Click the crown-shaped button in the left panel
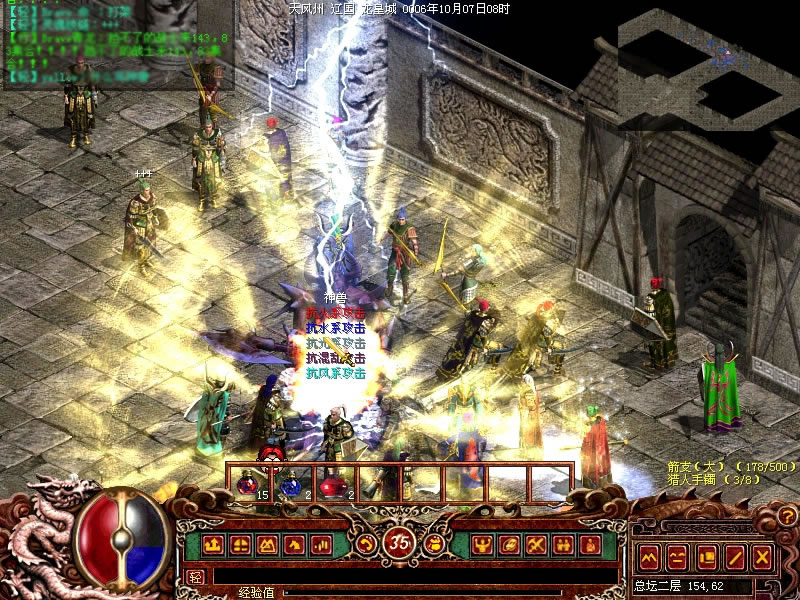This screenshot has height=600, width=800. [213, 545]
